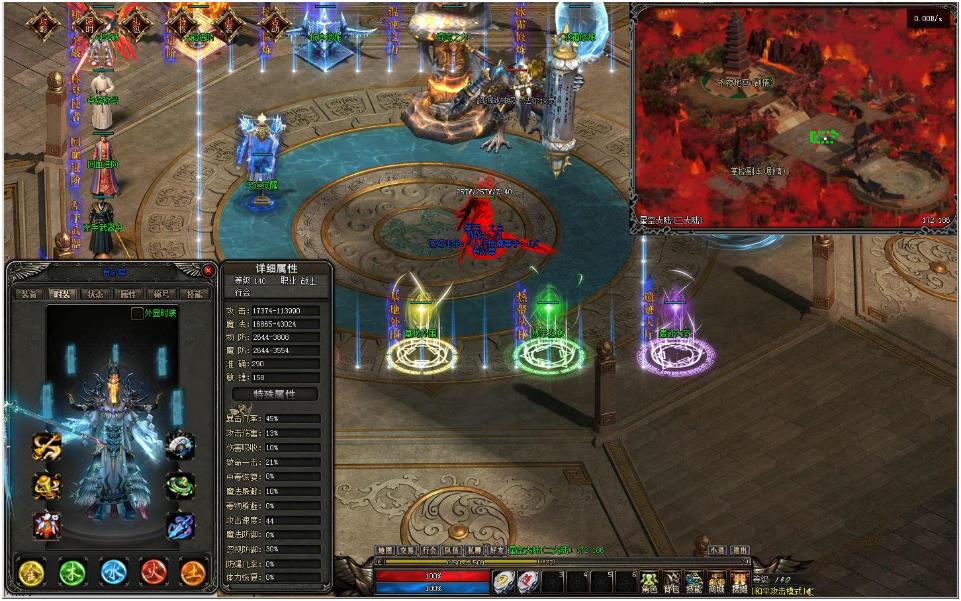961x601 pixels.
Task: Open the 技能 skills tab in character panel
Action: pyautogui.click(x=194, y=294)
